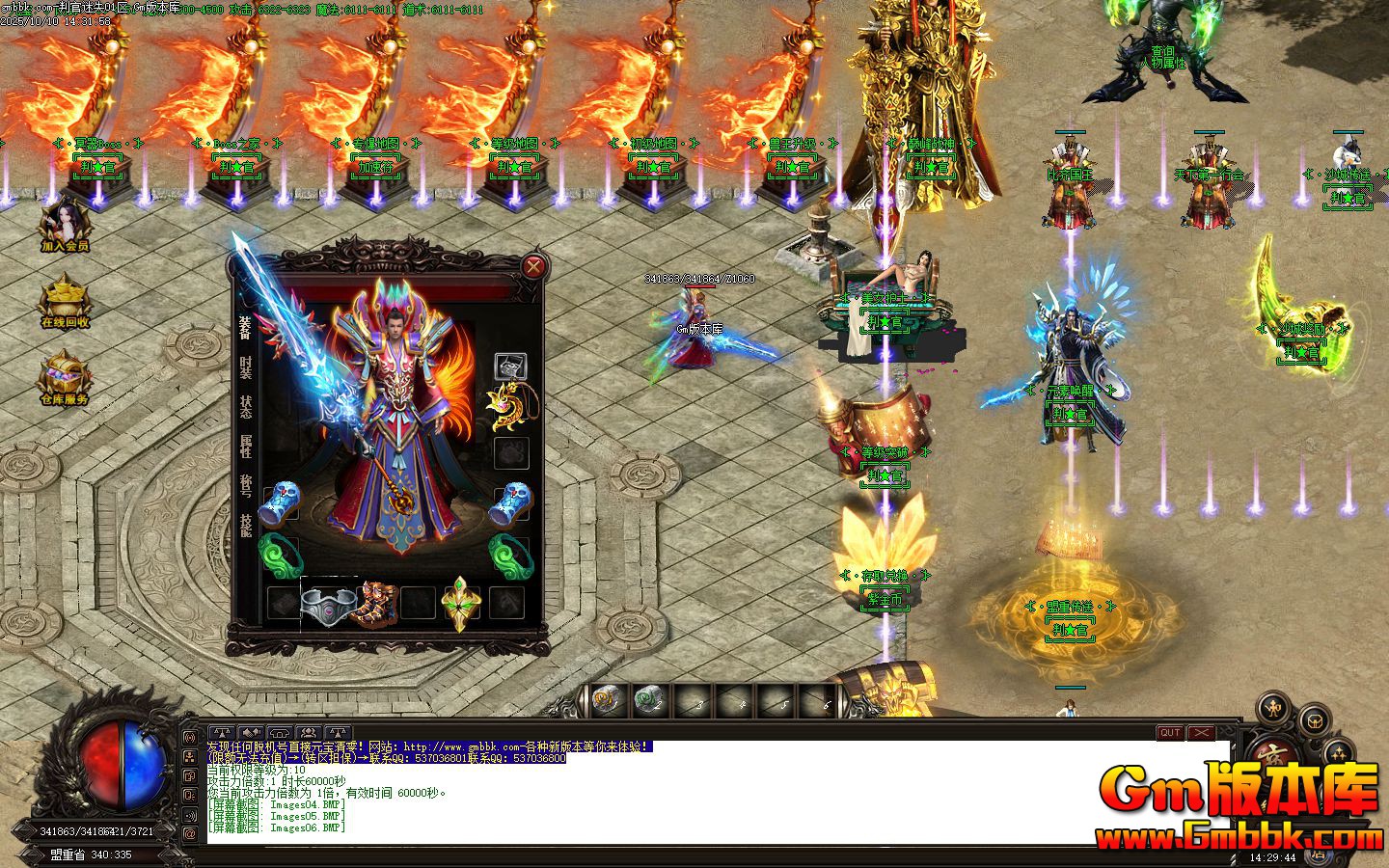Viewport: 1389px width, 868px height.
Task: Toggle the first scales chat filter icon
Action: (222, 733)
